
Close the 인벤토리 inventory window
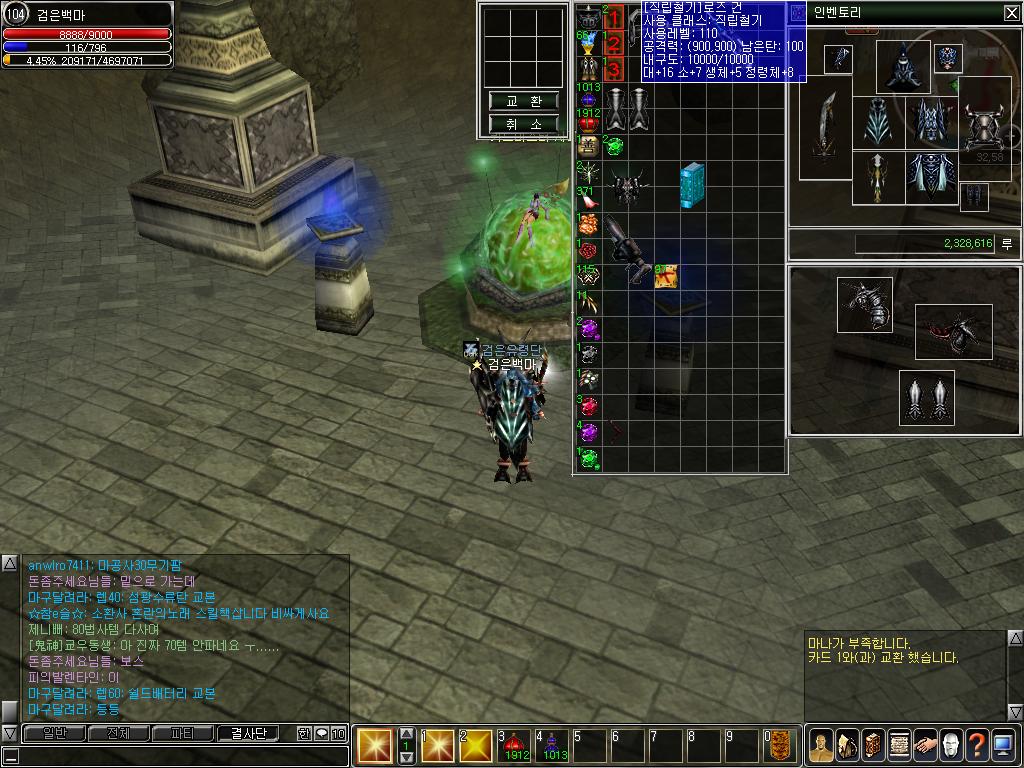[1011, 13]
